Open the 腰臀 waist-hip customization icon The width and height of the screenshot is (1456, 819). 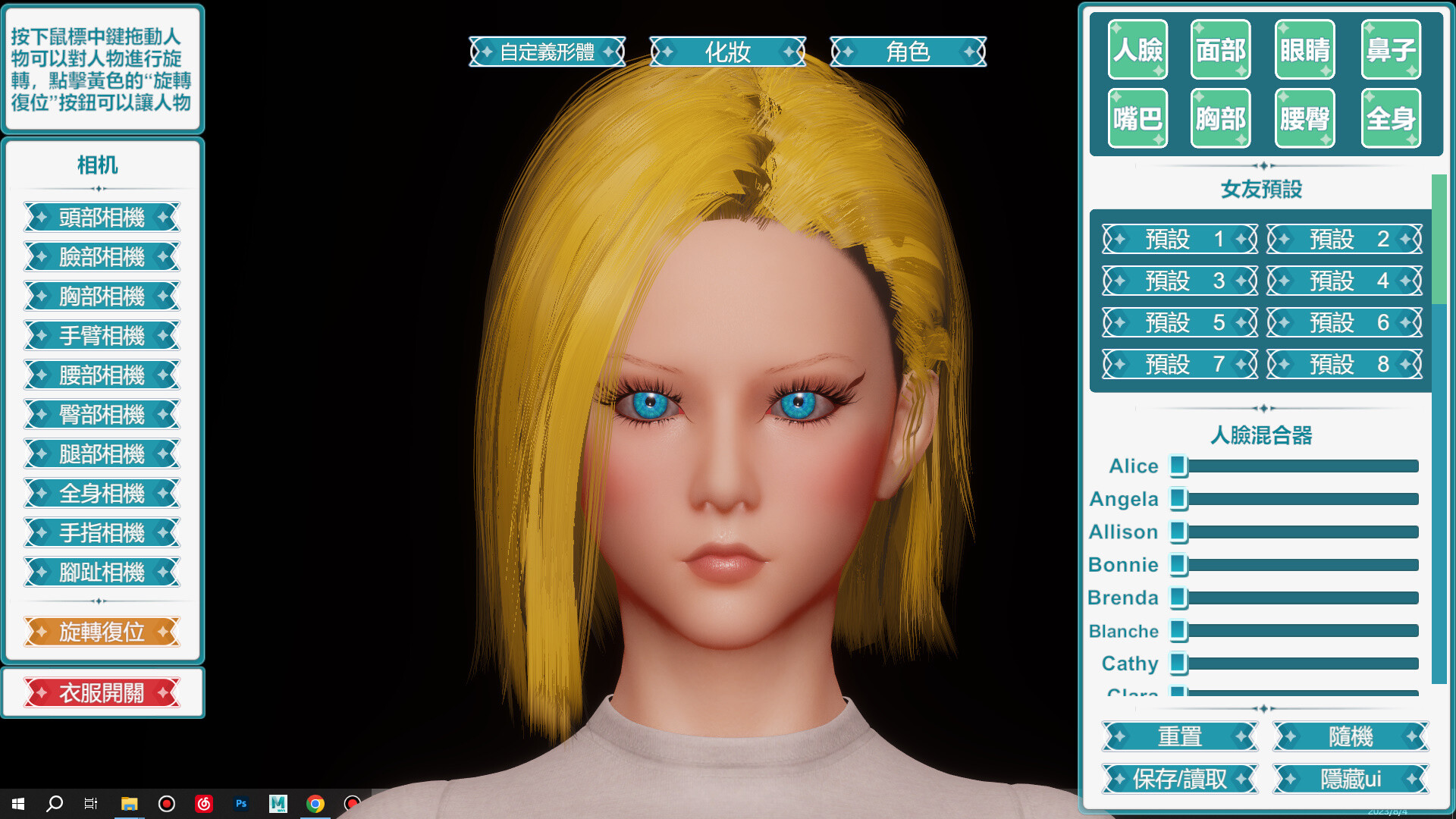[x=1304, y=118]
